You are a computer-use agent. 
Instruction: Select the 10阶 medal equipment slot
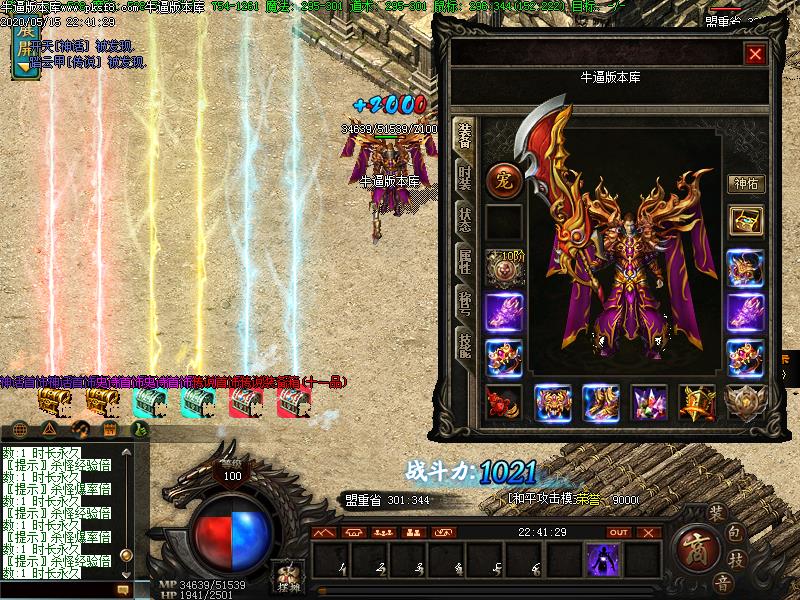click(503, 267)
